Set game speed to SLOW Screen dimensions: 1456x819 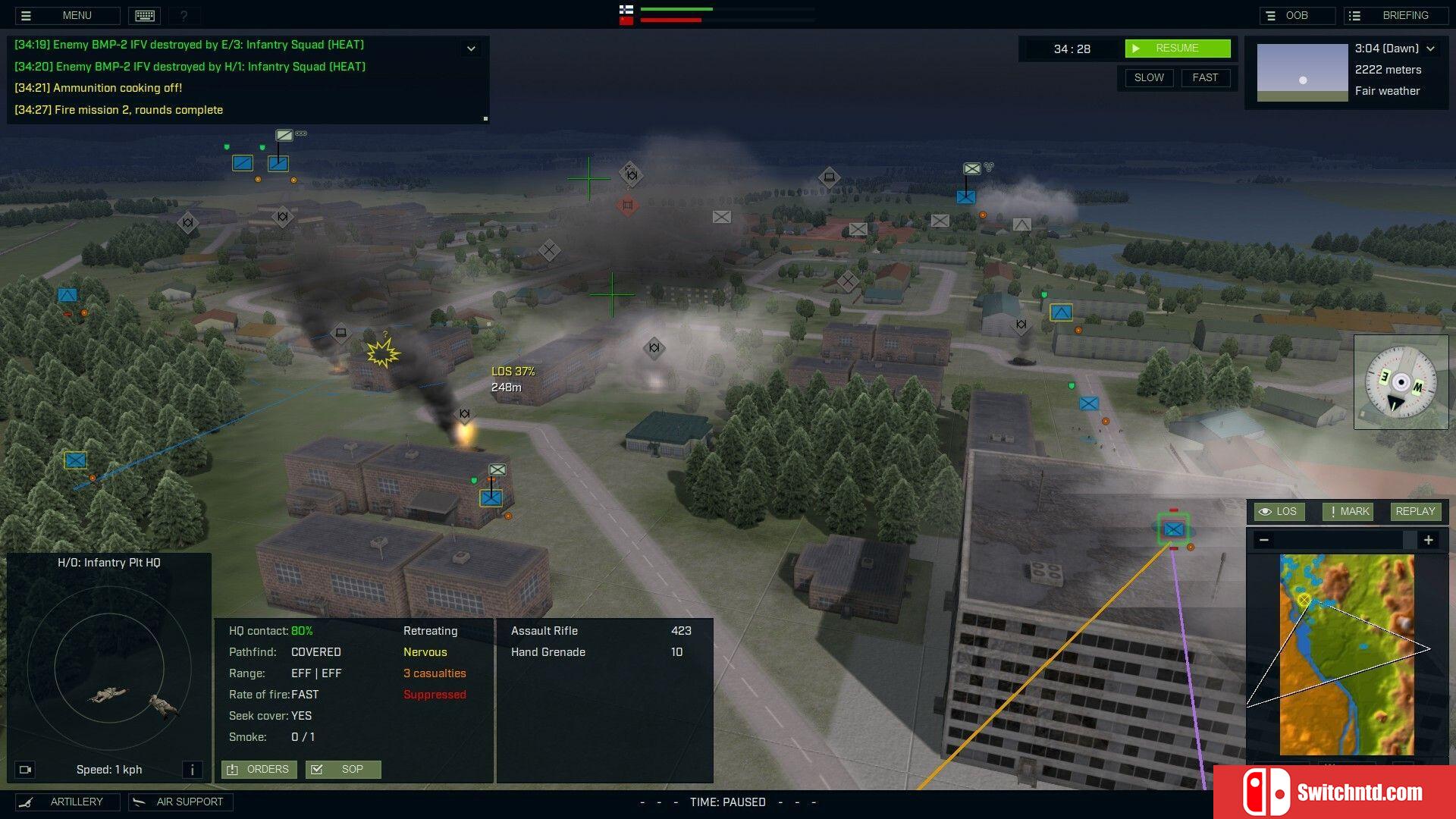click(x=1148, y=77)
